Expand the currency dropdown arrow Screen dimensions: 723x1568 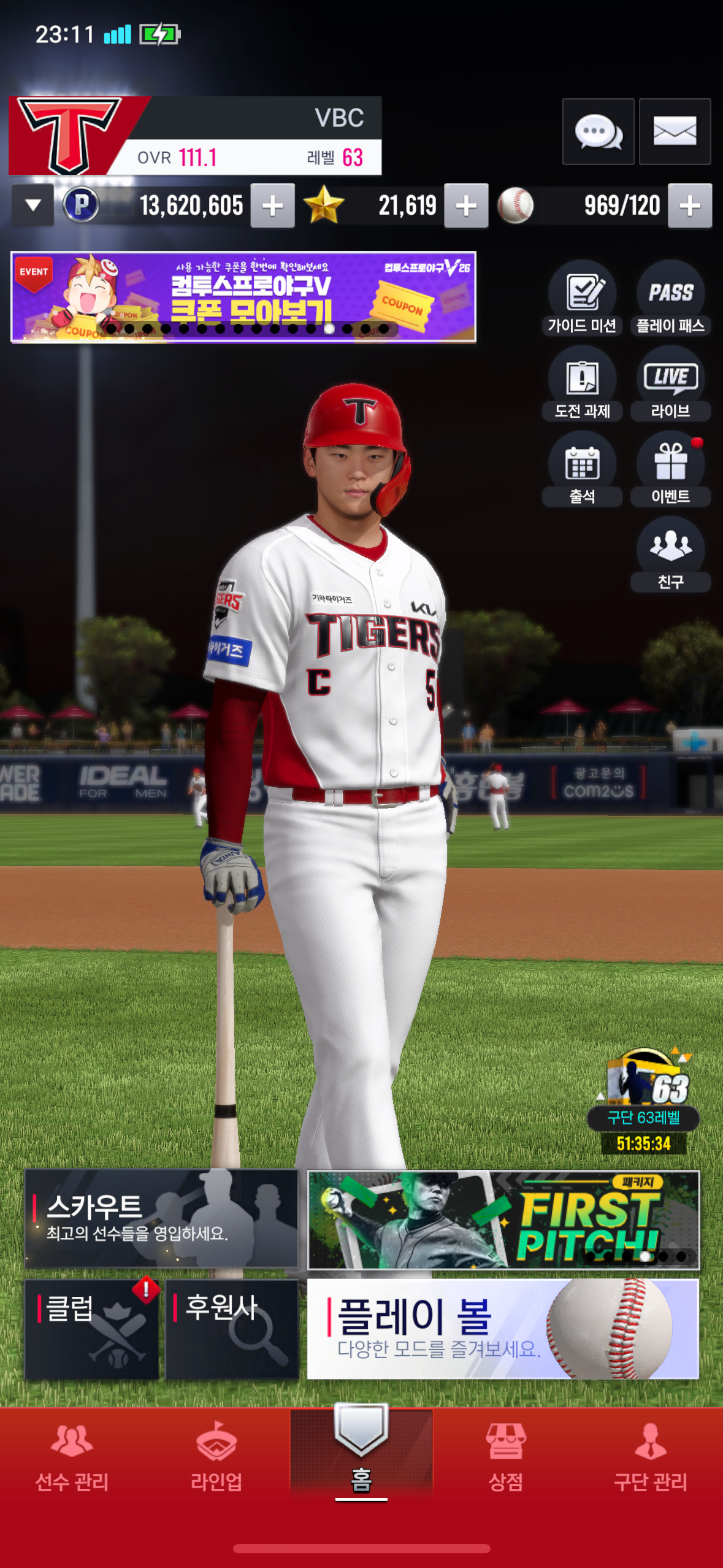point(33,206)
